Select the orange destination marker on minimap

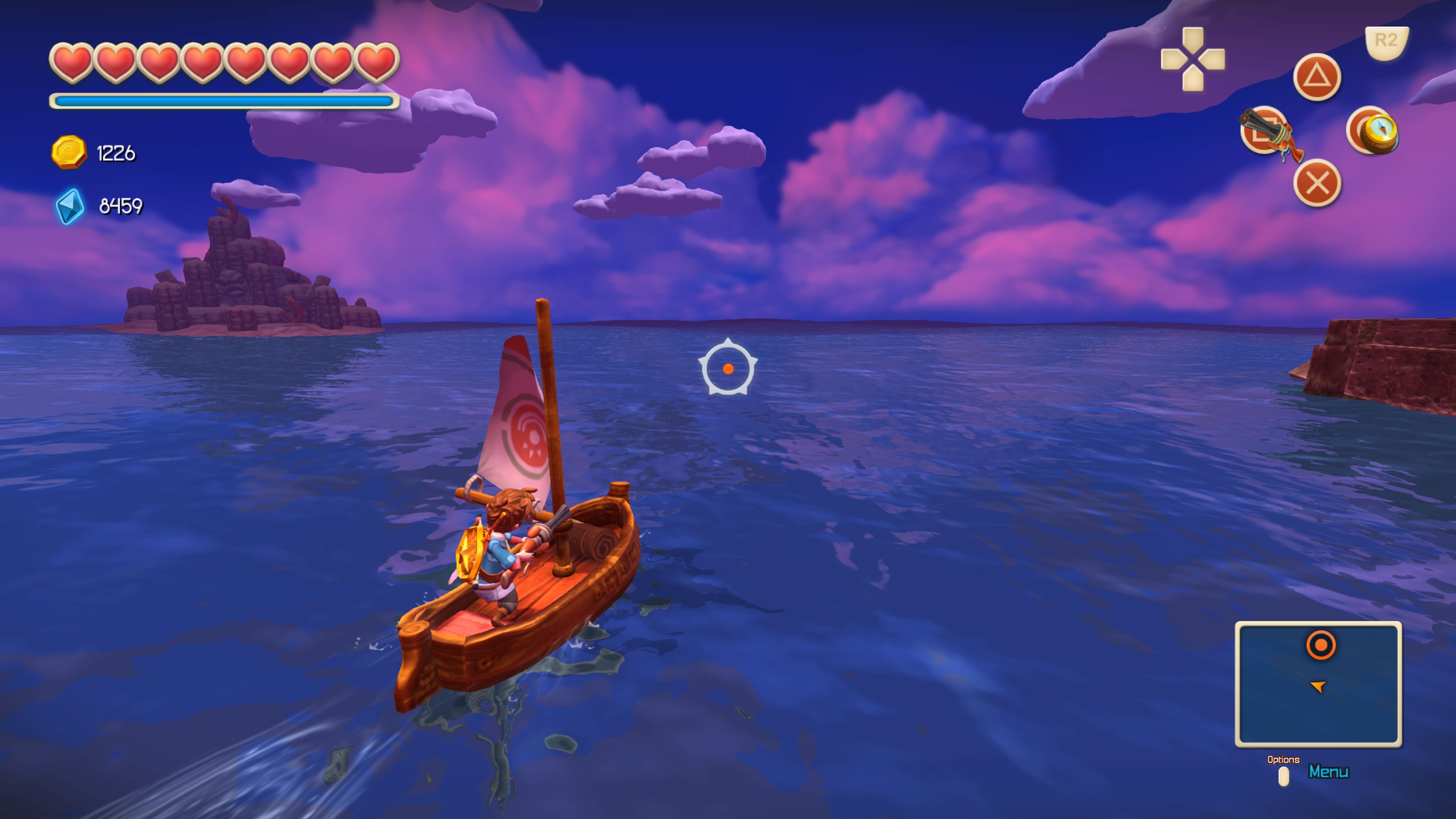click(1321, 645)
